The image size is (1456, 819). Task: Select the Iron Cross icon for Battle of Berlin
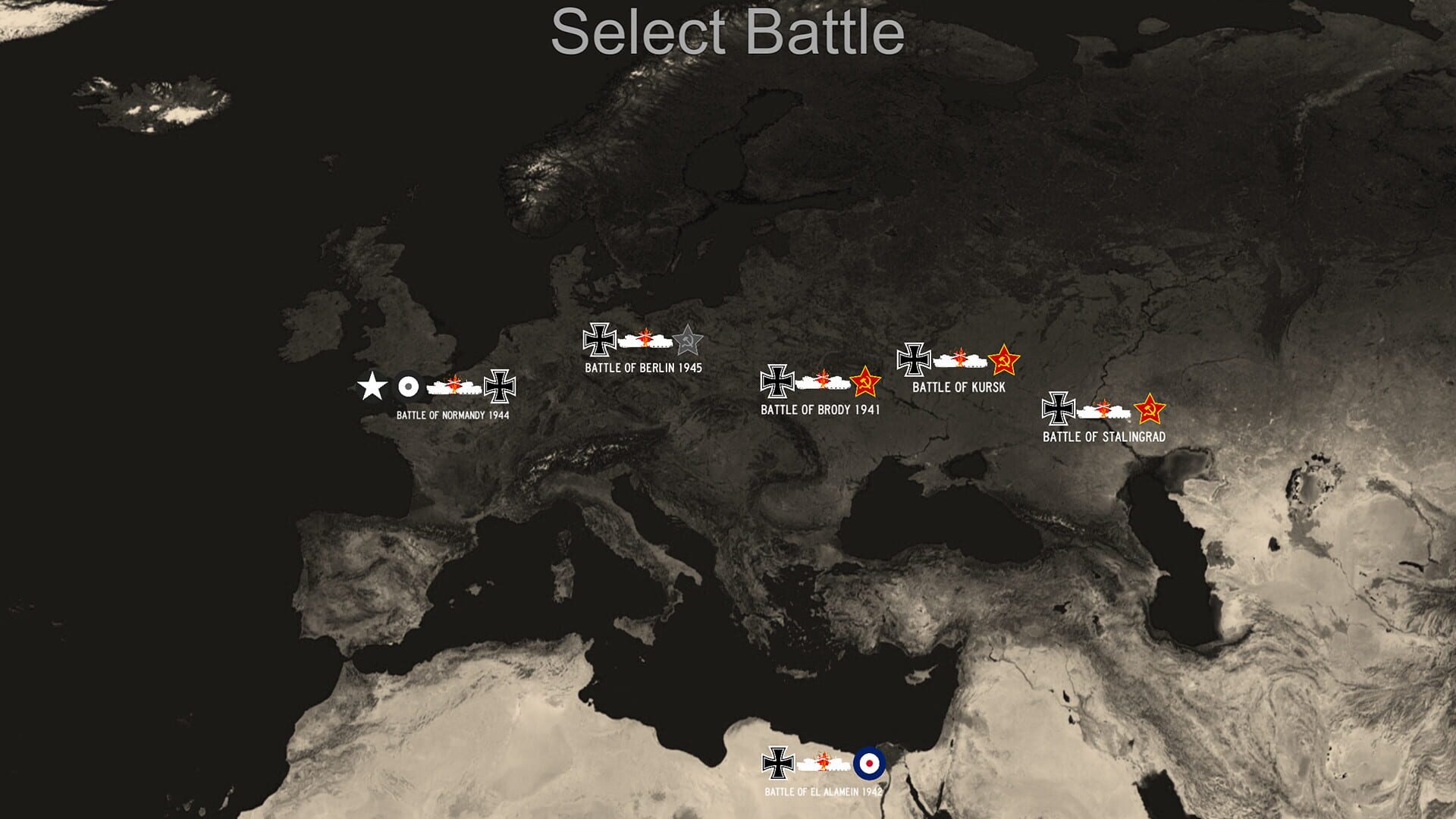coord(599,340)
